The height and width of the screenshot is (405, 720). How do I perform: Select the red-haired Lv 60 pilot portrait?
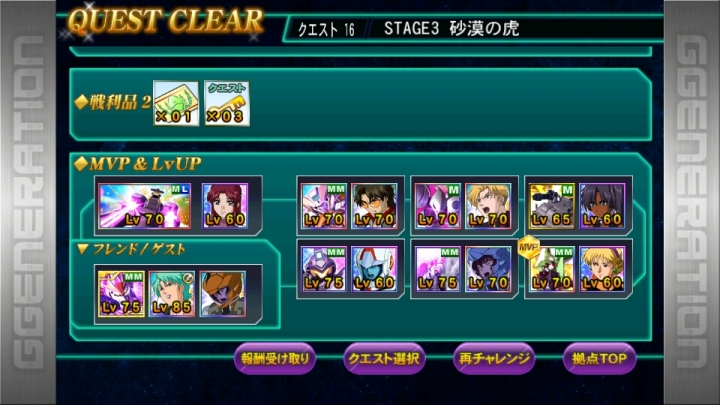[x=223, y=203]
